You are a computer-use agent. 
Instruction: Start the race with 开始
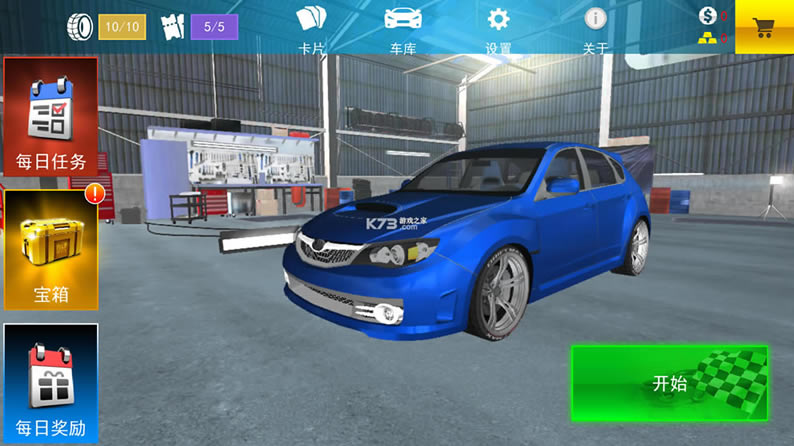(670, 383)
